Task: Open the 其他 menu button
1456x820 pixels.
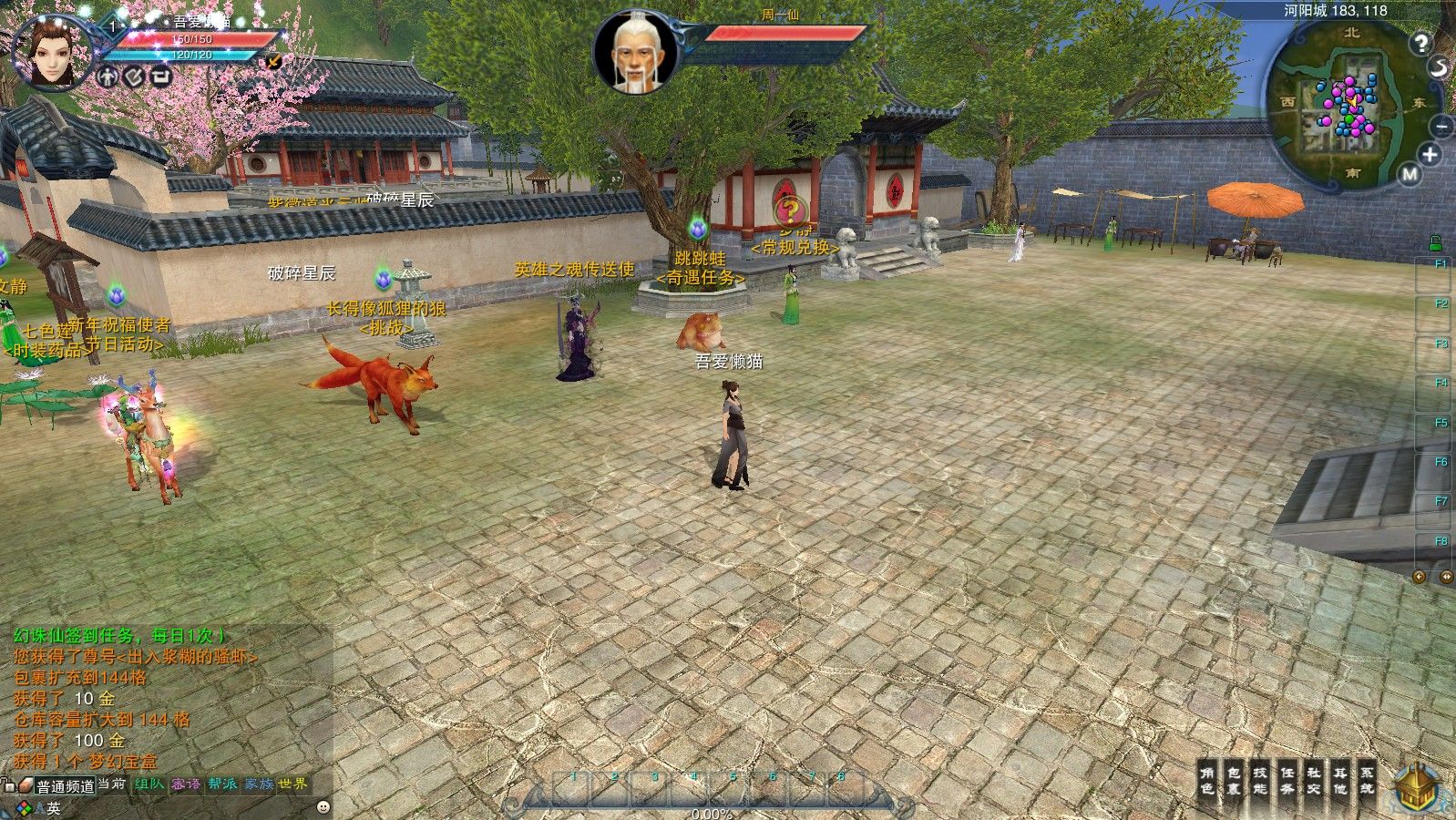Action: tap(1340, 781)
